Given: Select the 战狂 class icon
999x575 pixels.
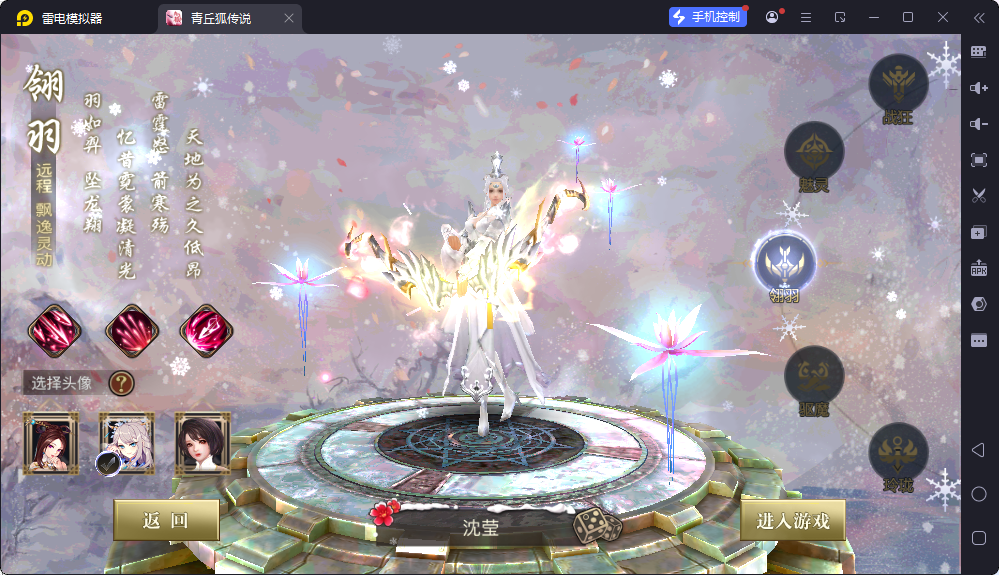Looking at the screenshot, I should [x=898, y=84].
